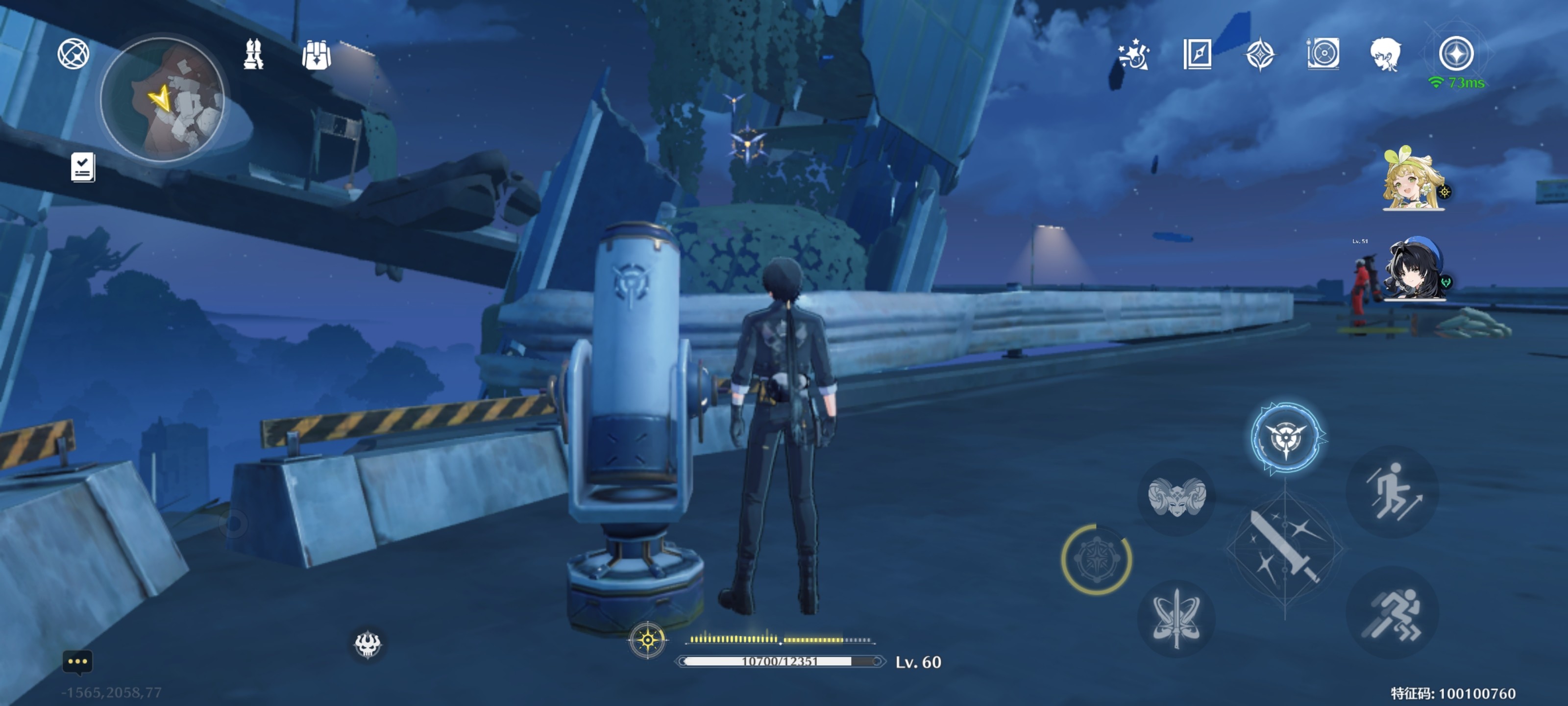Tap the jump figure button

click(1393, 492)
